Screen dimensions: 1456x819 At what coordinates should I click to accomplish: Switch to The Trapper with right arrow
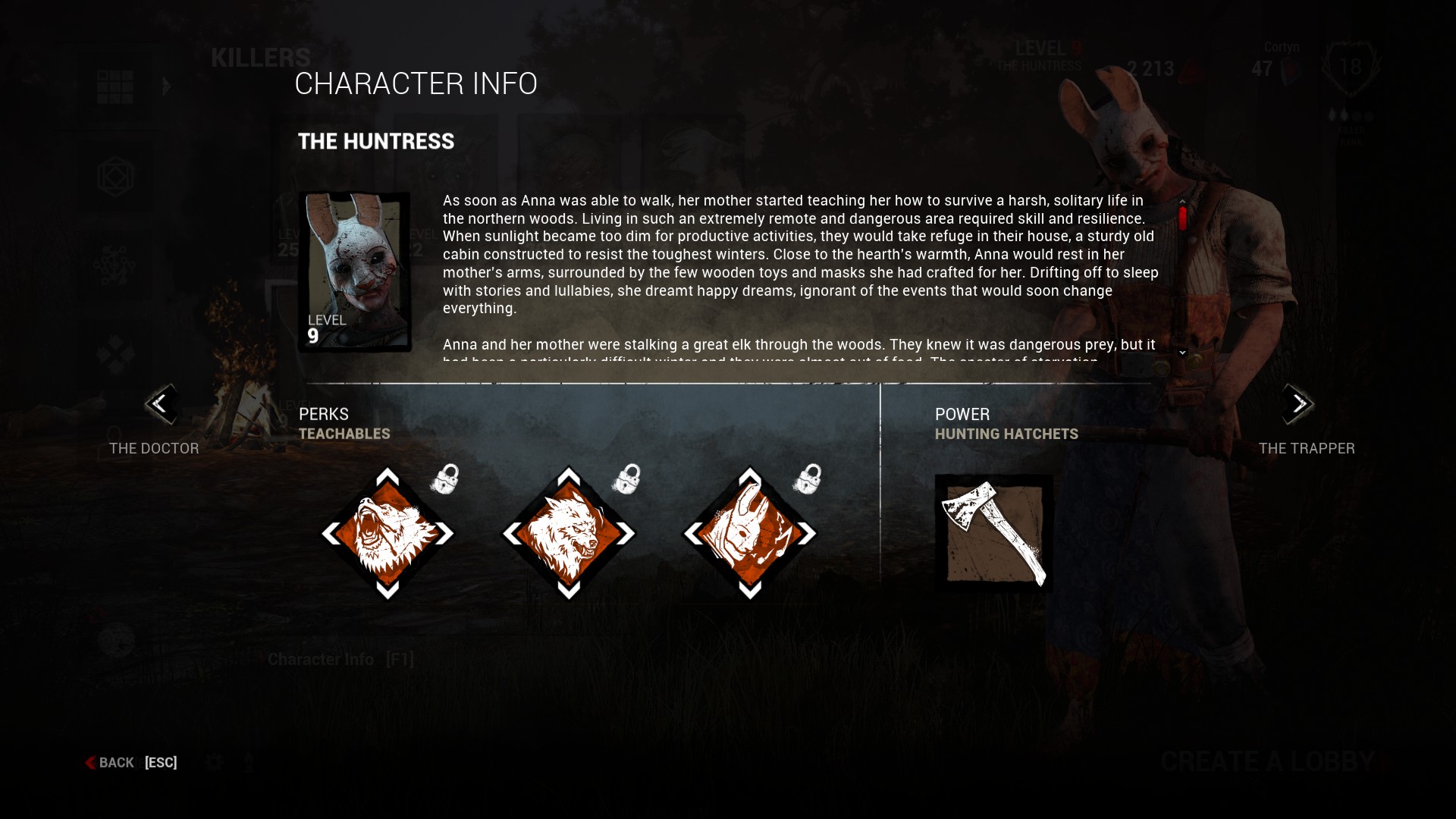click(x=1298, y=404)
